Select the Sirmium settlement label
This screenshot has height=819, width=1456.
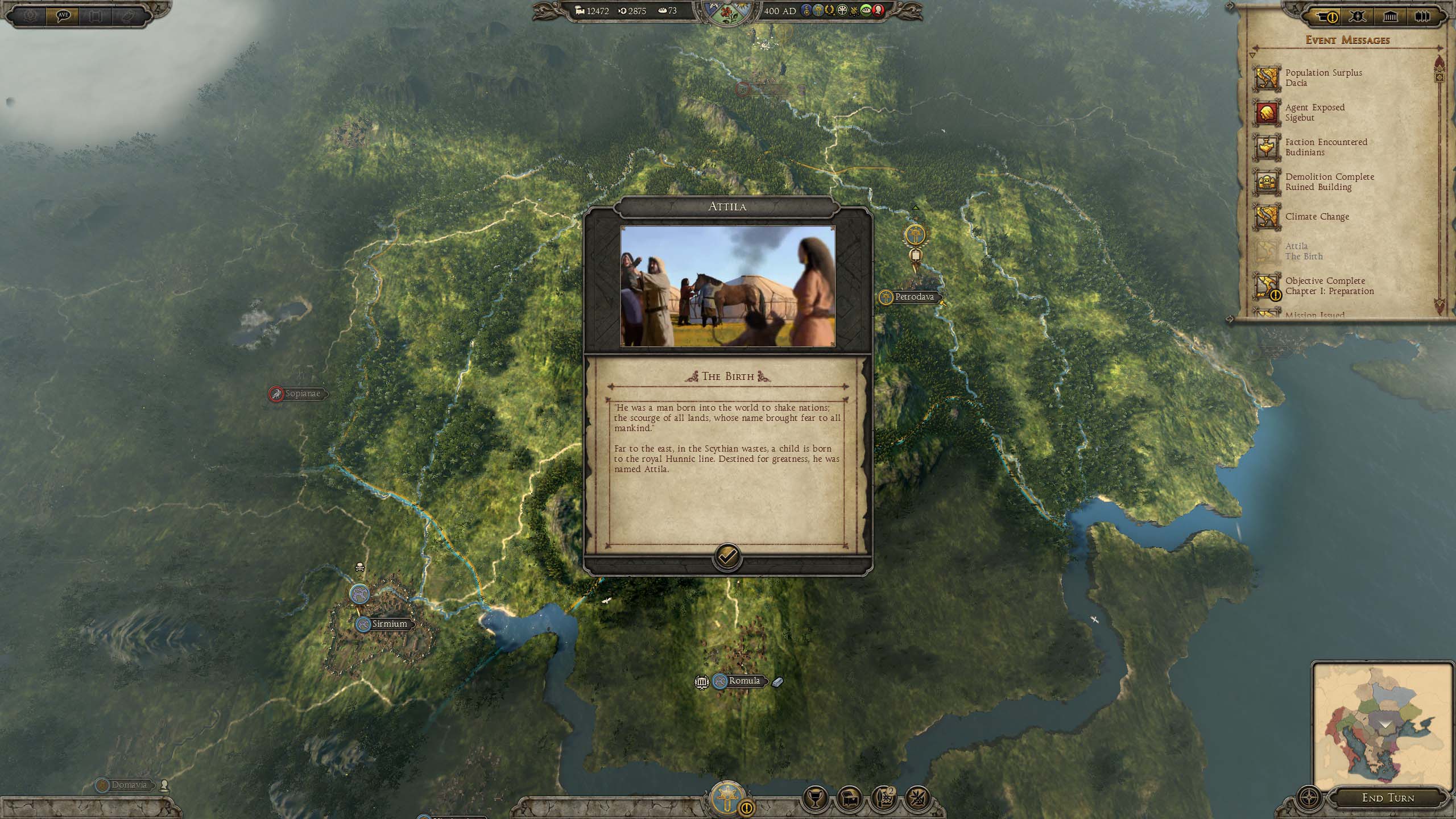[x=389, y=624]
